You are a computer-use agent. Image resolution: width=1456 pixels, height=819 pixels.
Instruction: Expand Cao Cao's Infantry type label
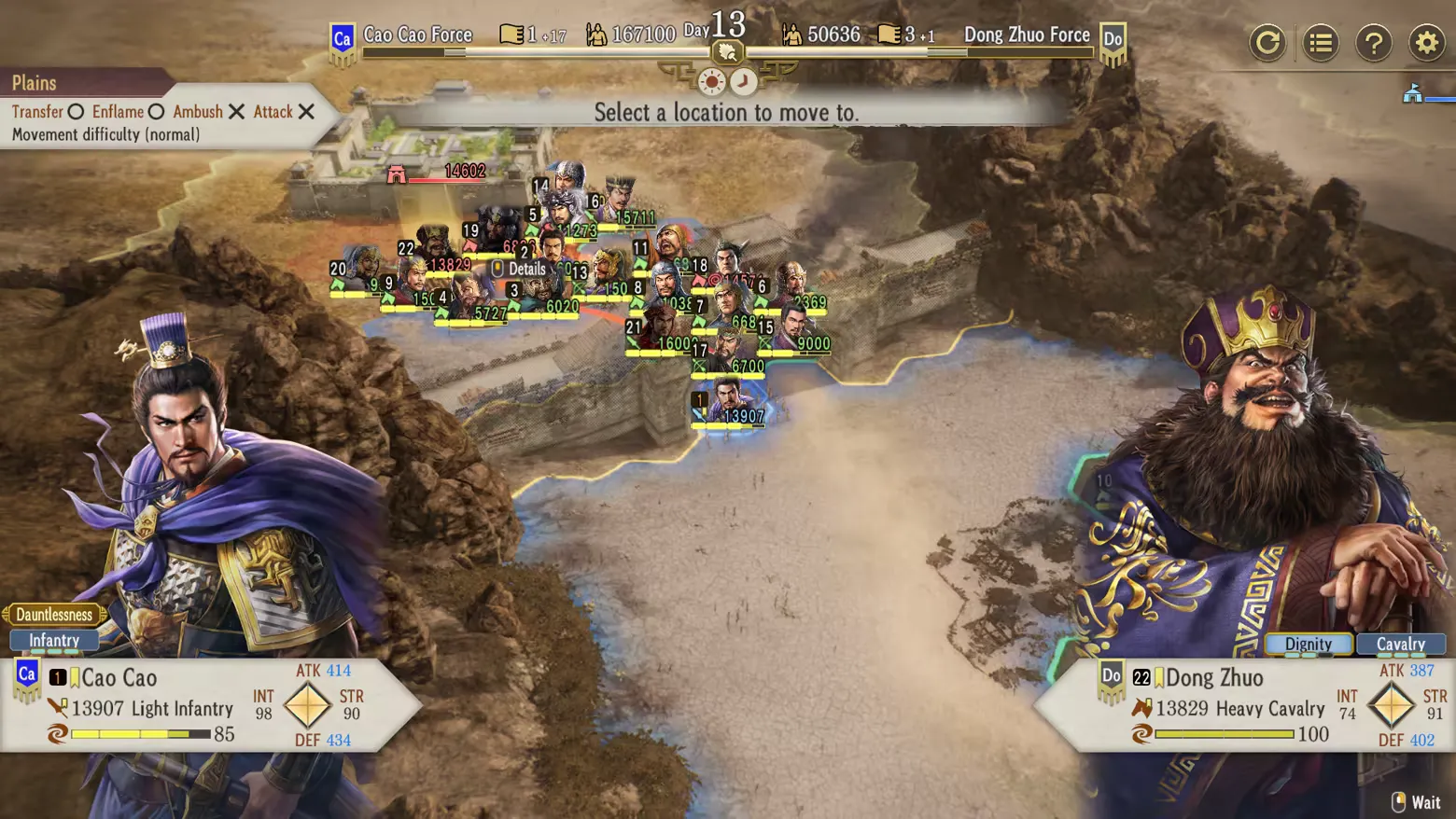pyautogui.click(x=53, y=640)
